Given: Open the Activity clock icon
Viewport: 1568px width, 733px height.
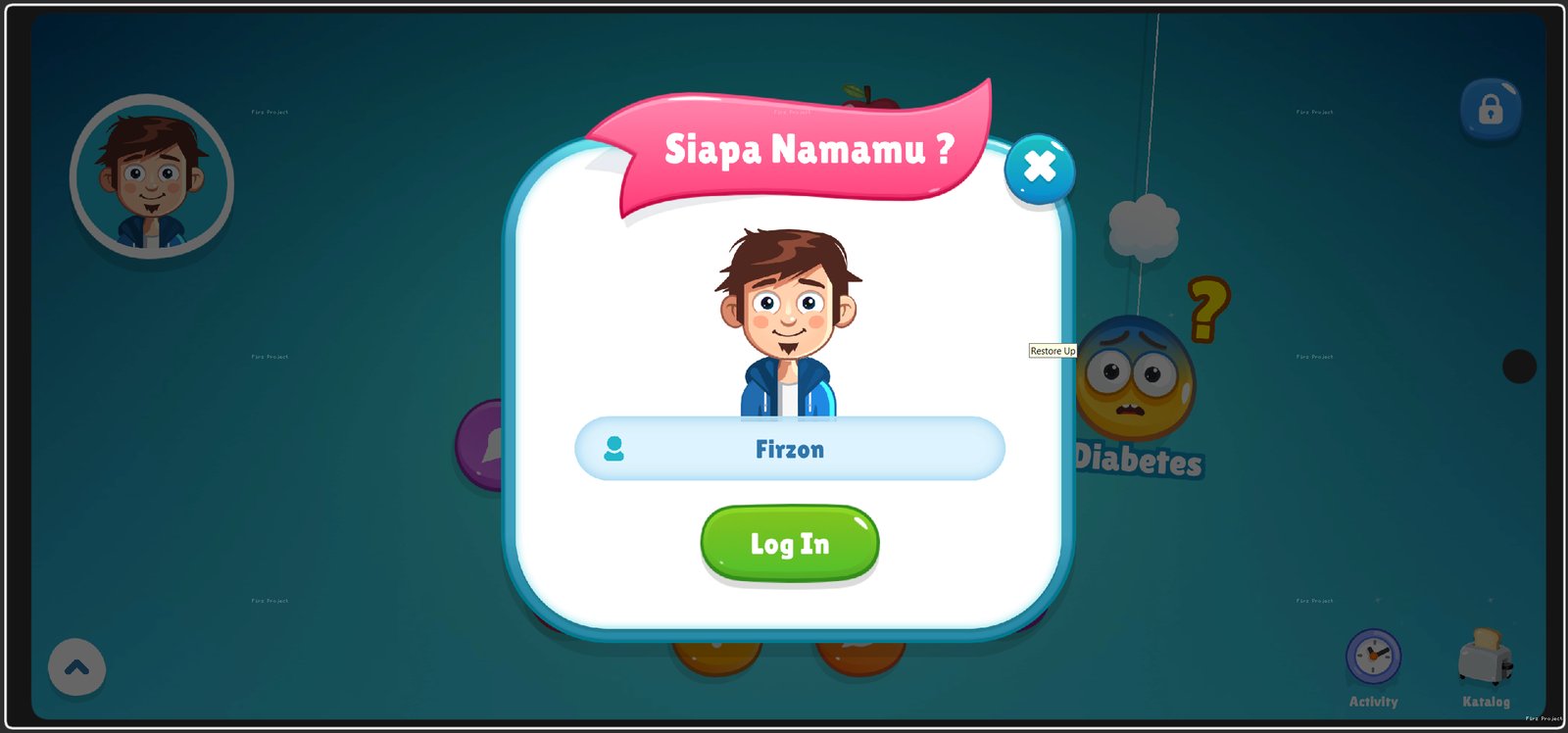Looking at the screenshot, I should (1373, 657).
